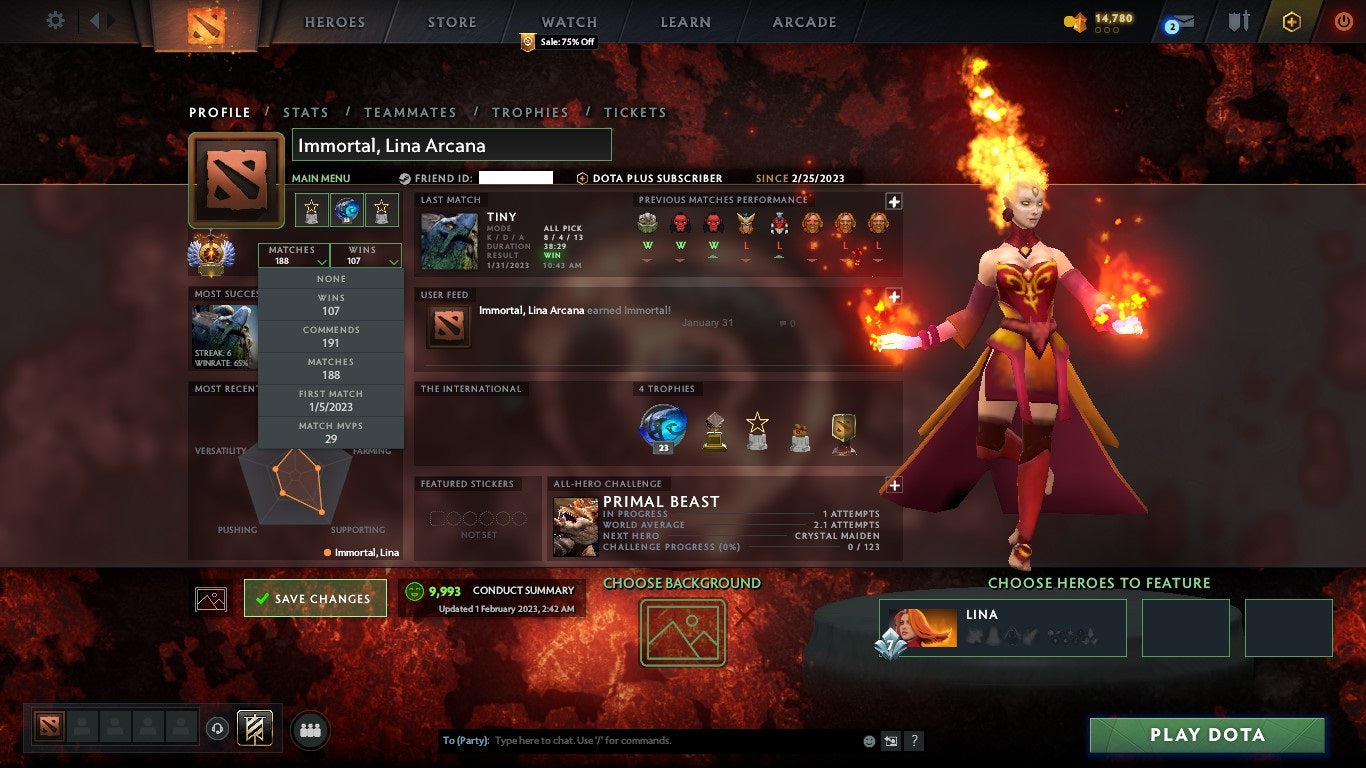Select Match MVPs from the open dropdown
This screenshot has height=768, width=1366.
click(x=331, y=430)
